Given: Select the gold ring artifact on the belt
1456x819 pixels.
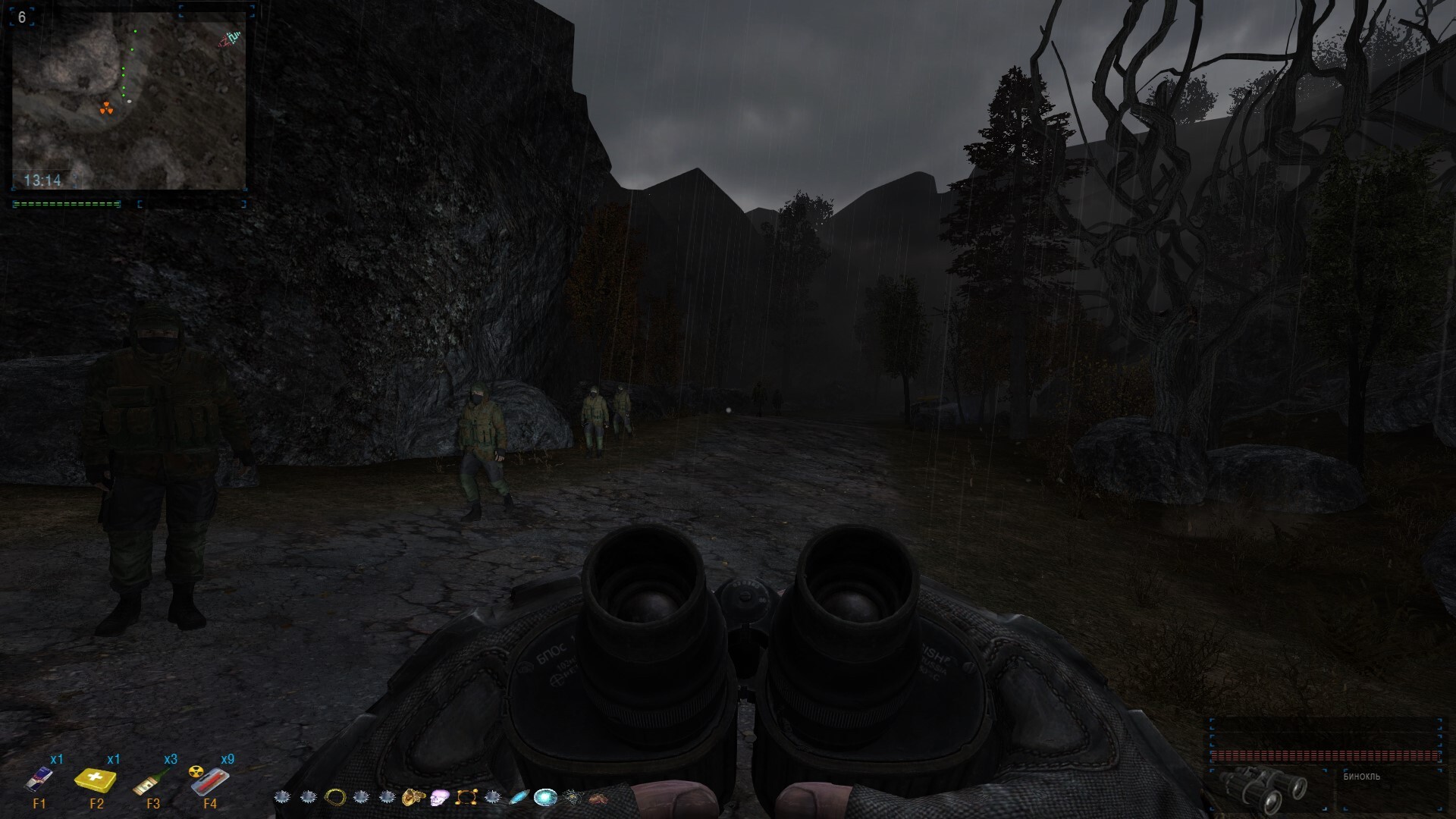Looking at the screenshot, I should coord(335,797).
